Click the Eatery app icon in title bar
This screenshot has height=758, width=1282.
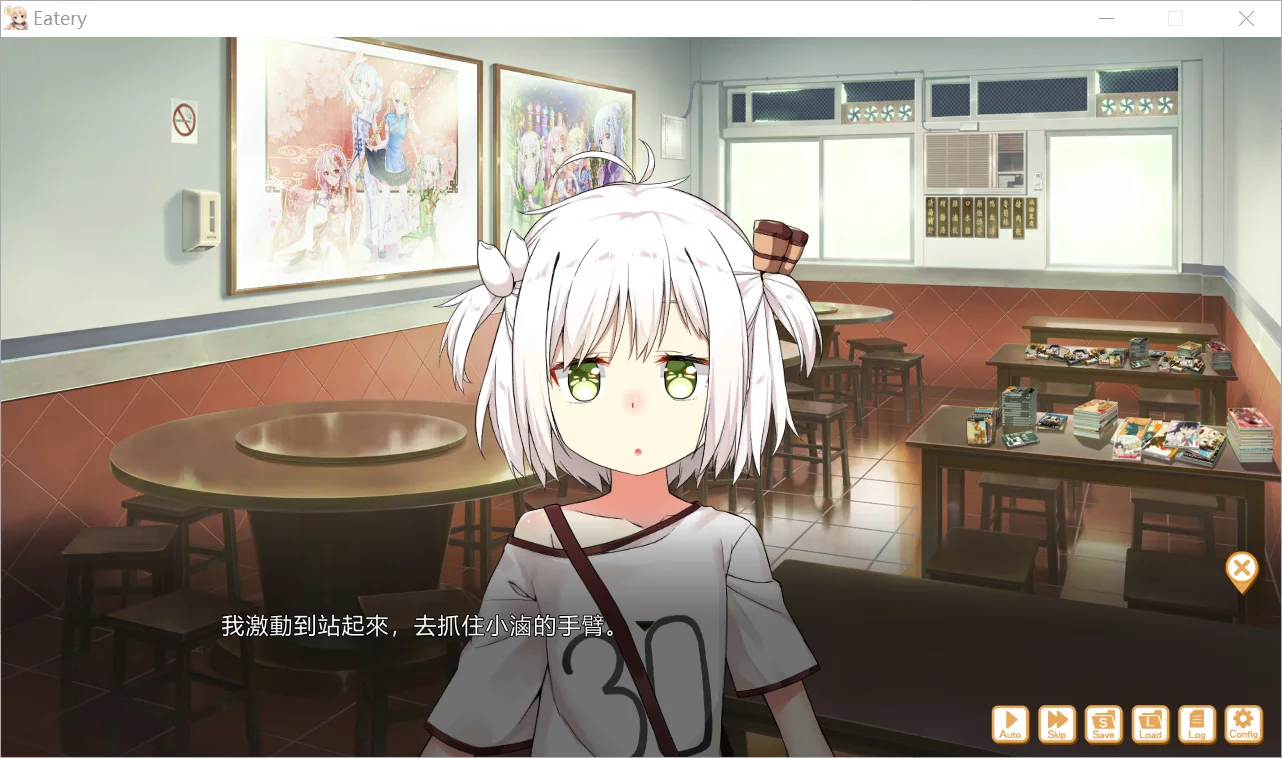coord(16,17)
